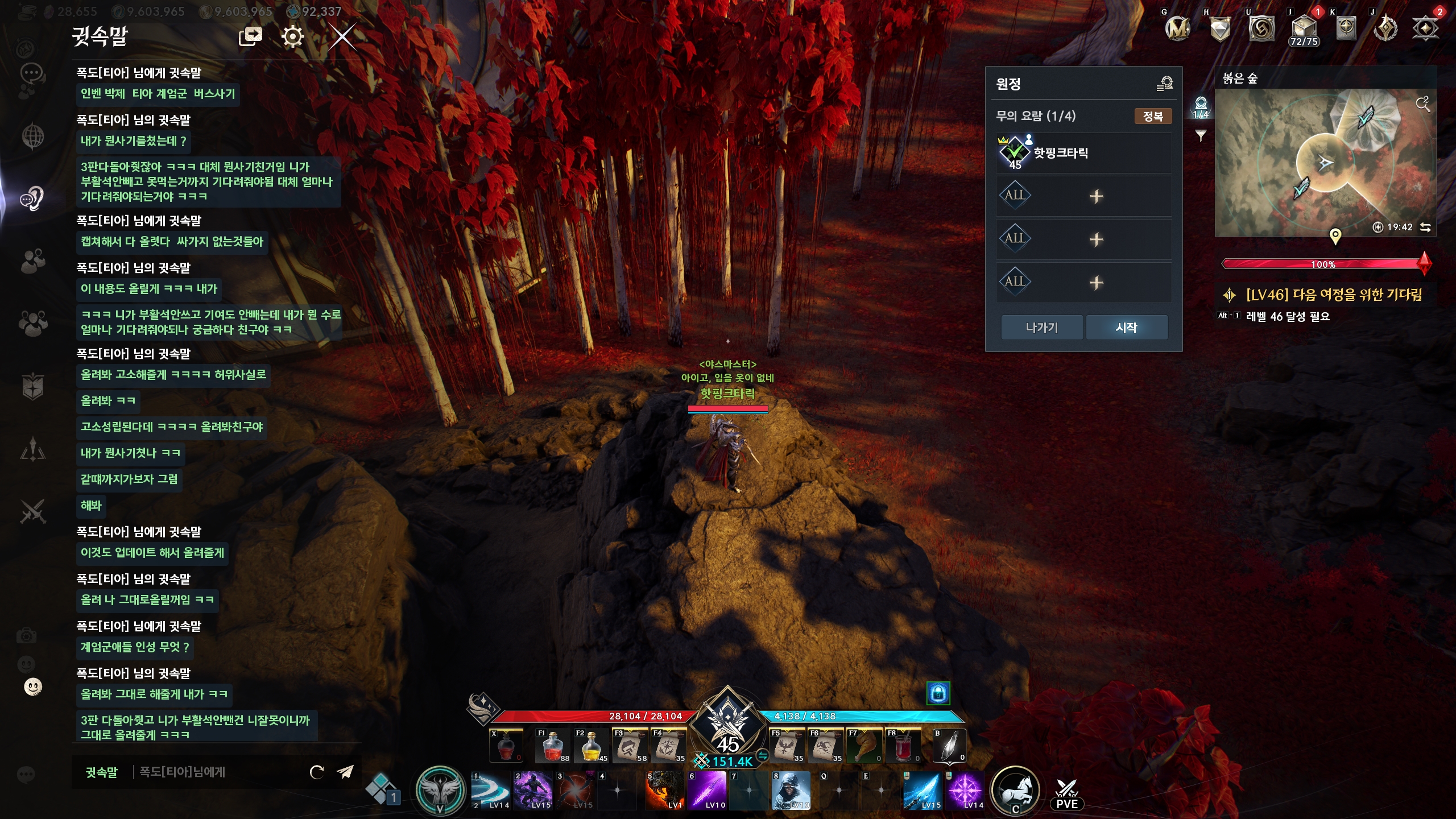Click the 시작 button in expedition panel
1456x819 pixels.
(x=1126, y=328)
